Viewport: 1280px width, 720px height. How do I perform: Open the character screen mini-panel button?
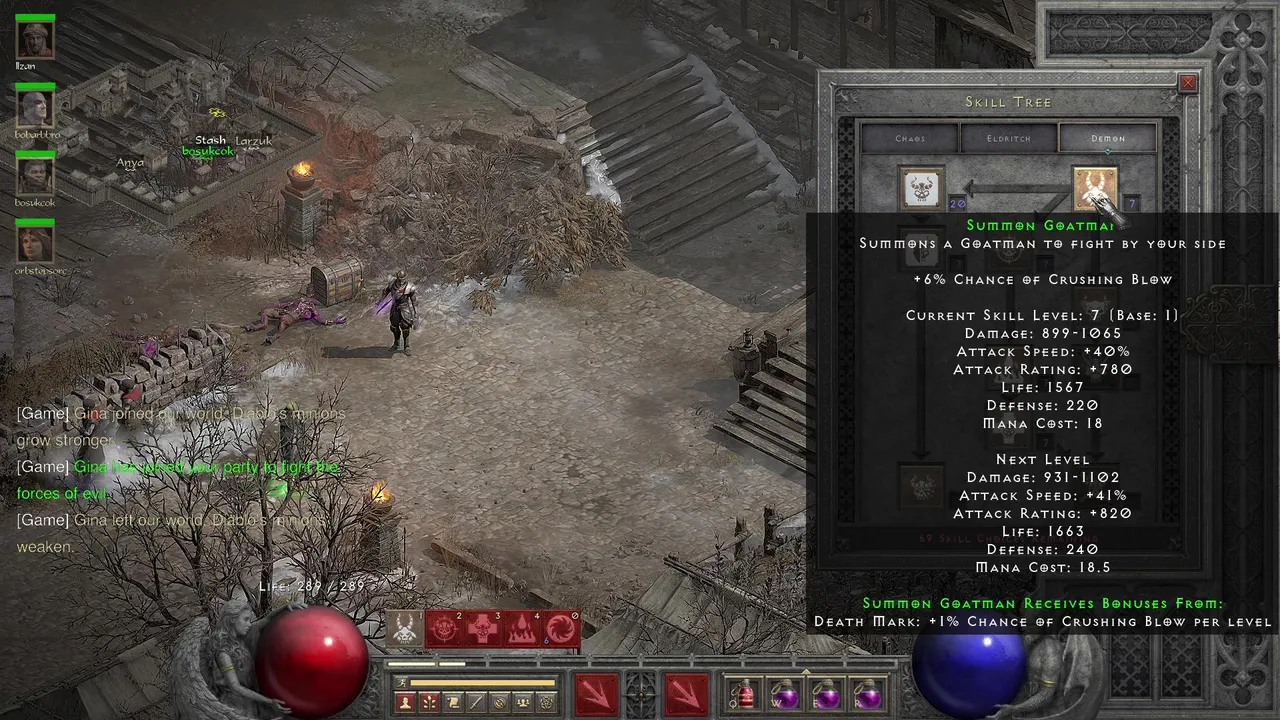405,703
